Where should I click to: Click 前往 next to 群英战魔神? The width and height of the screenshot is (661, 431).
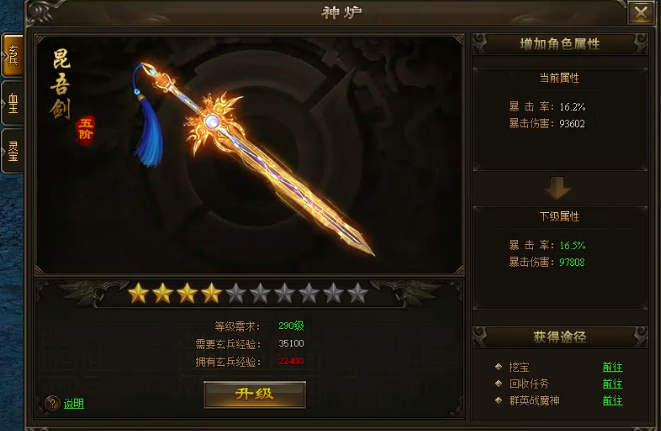pyautogui.click(x=612, y=400)
